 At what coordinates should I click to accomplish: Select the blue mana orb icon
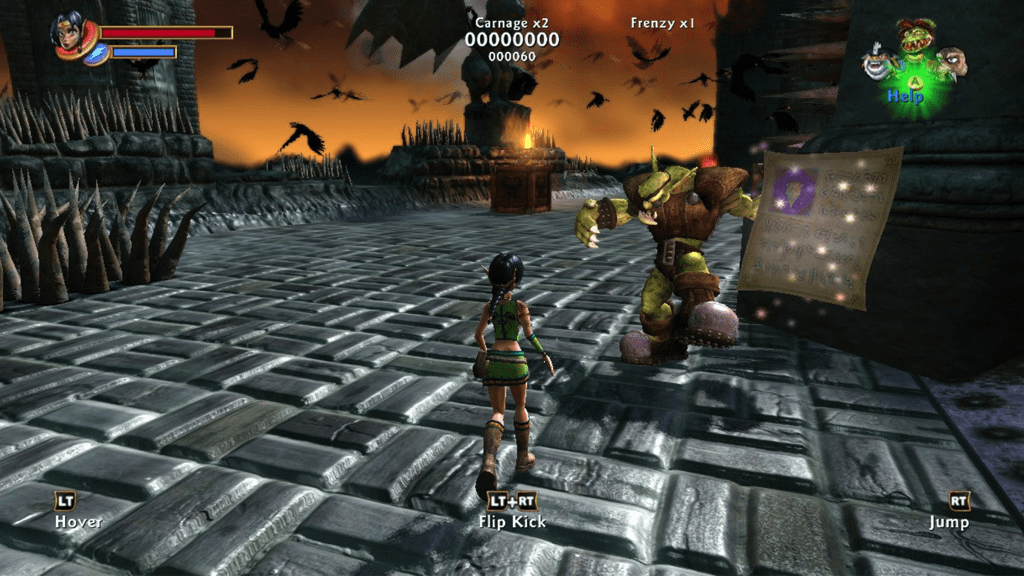tap(96, 53)
